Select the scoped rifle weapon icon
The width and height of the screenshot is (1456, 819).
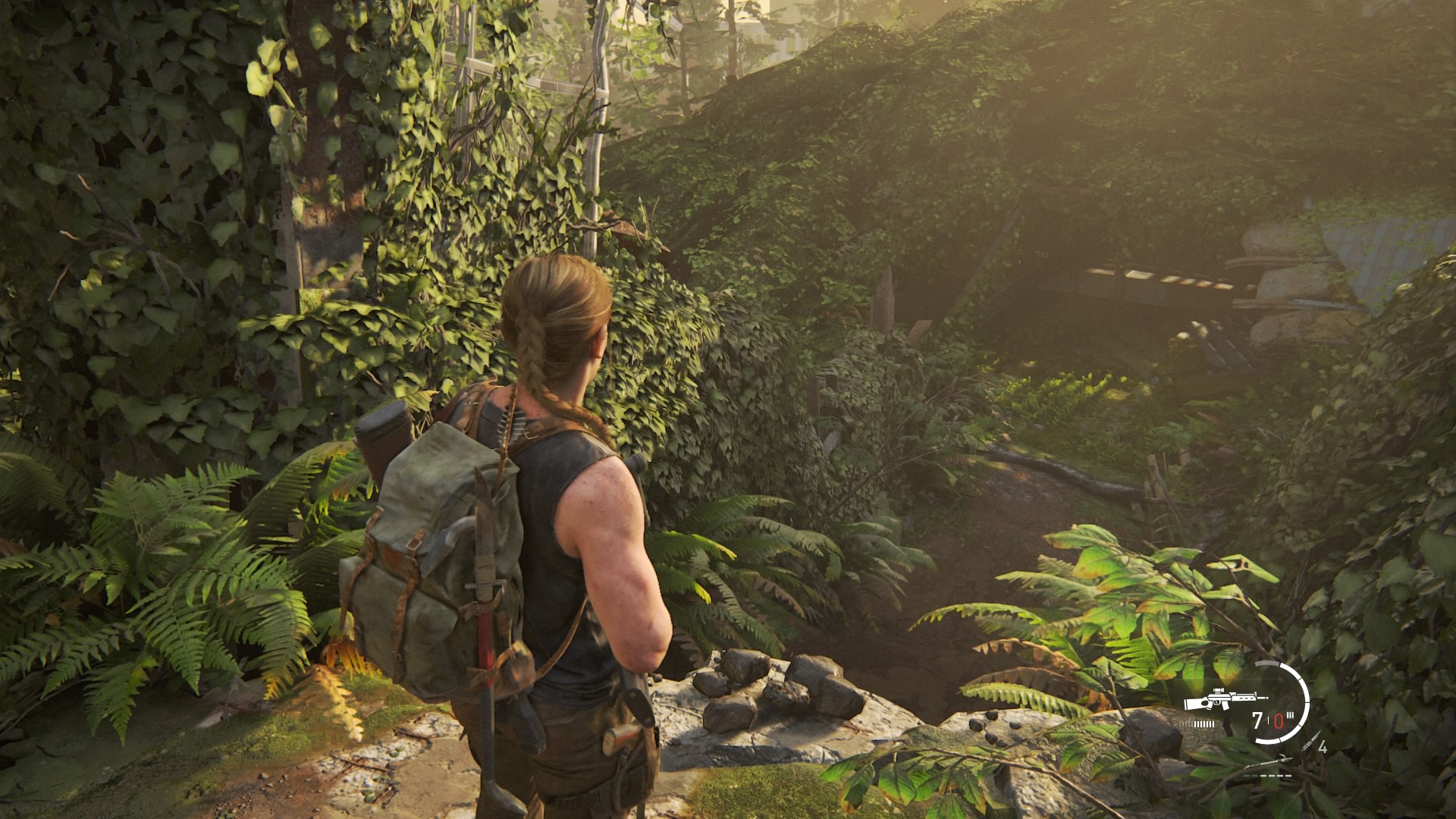click(1225, 698)
